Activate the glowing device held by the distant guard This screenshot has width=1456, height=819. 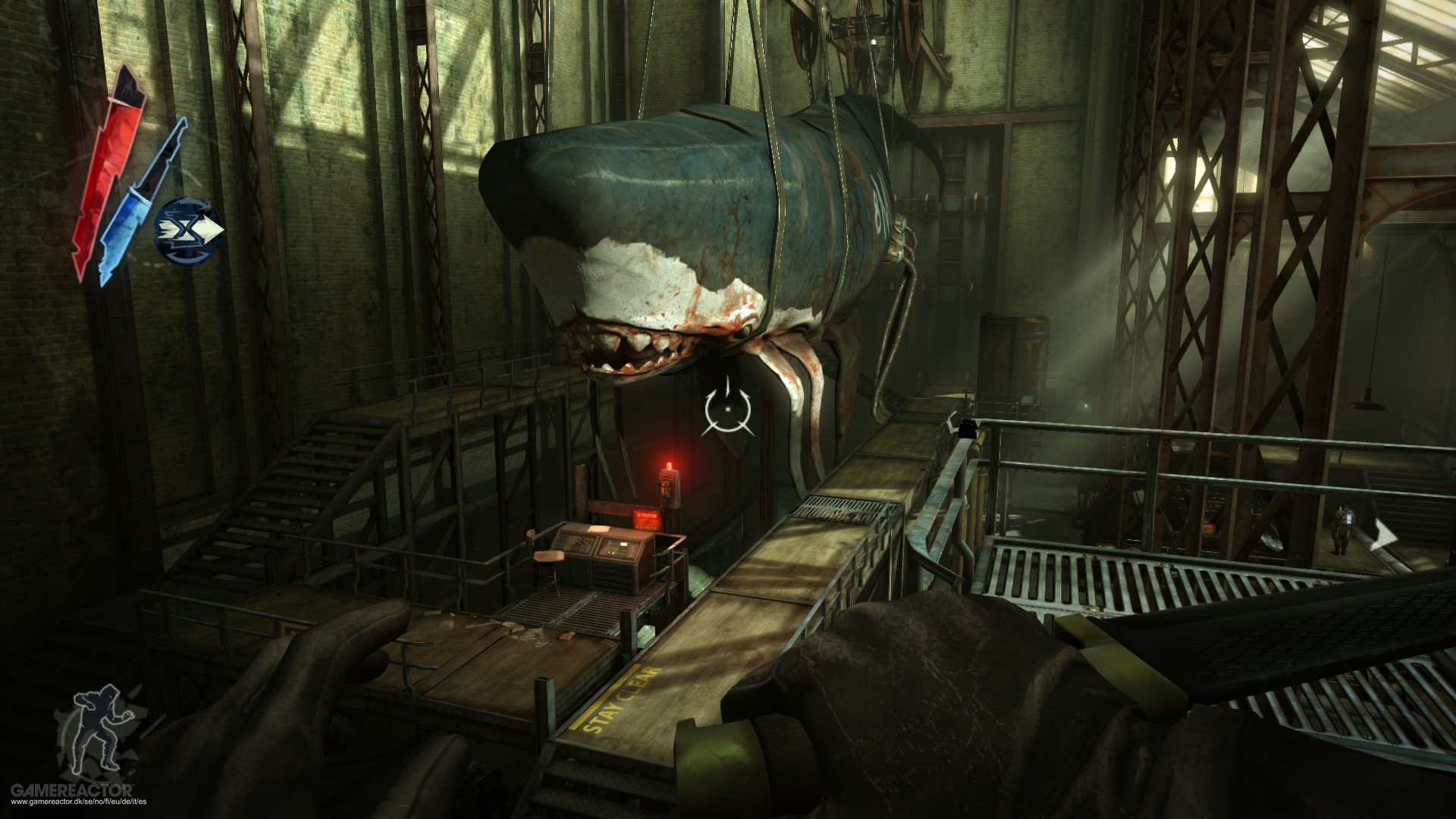(x=1349, y=518)
